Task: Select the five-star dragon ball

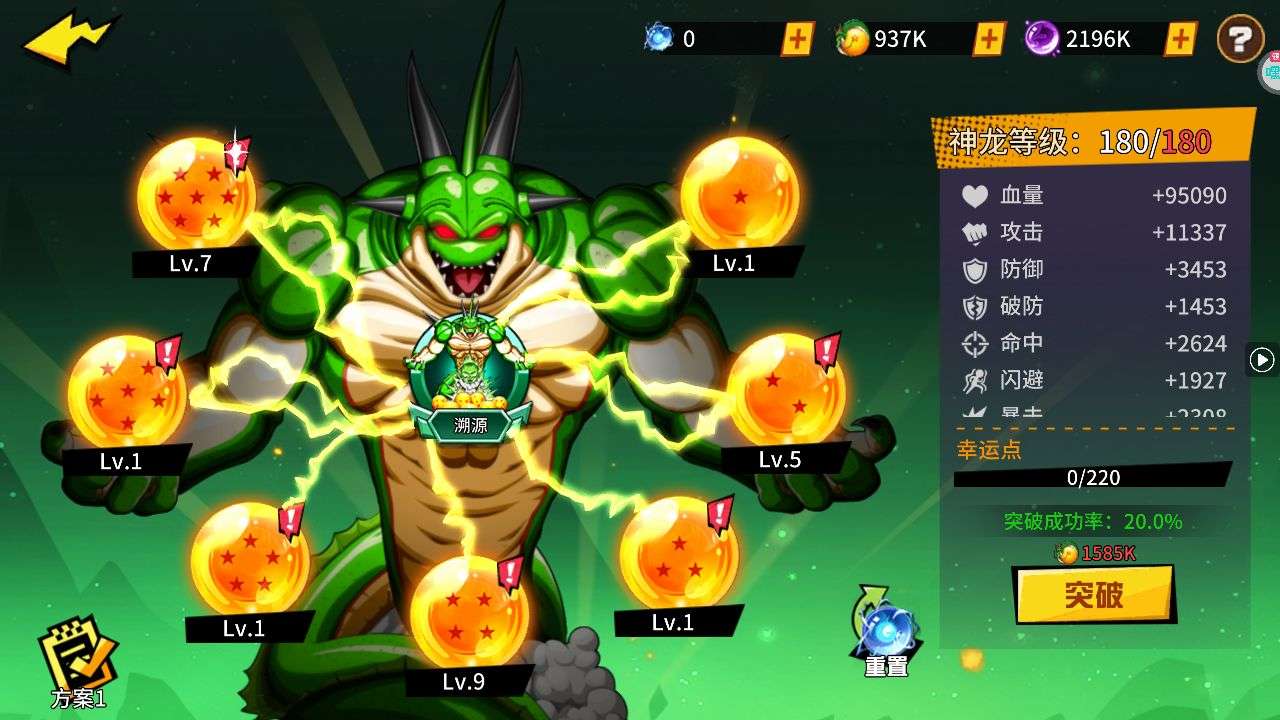Action: click(x=249, y=559)
